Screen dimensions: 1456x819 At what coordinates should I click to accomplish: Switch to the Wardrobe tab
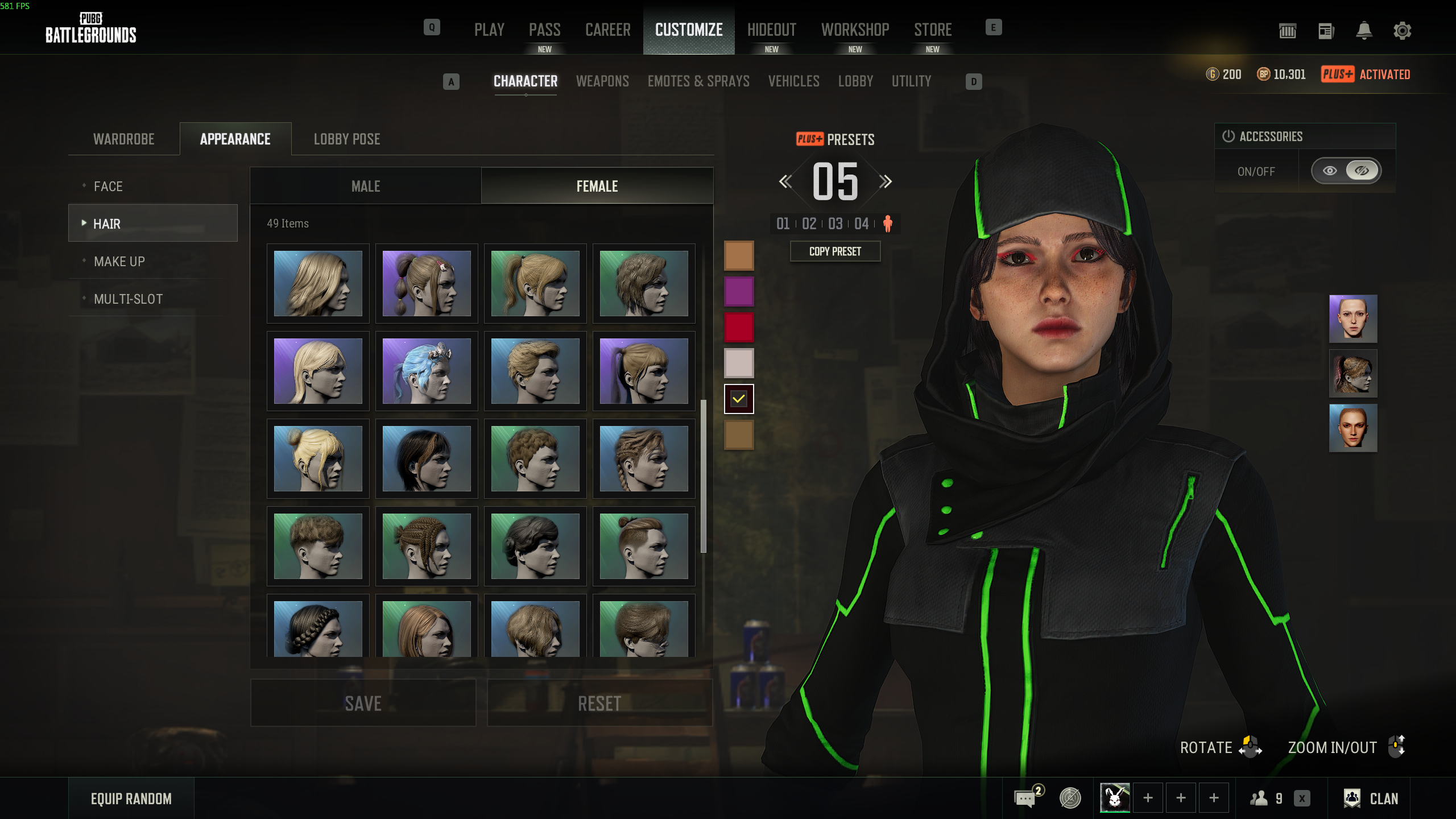click(x=123, y=139)
